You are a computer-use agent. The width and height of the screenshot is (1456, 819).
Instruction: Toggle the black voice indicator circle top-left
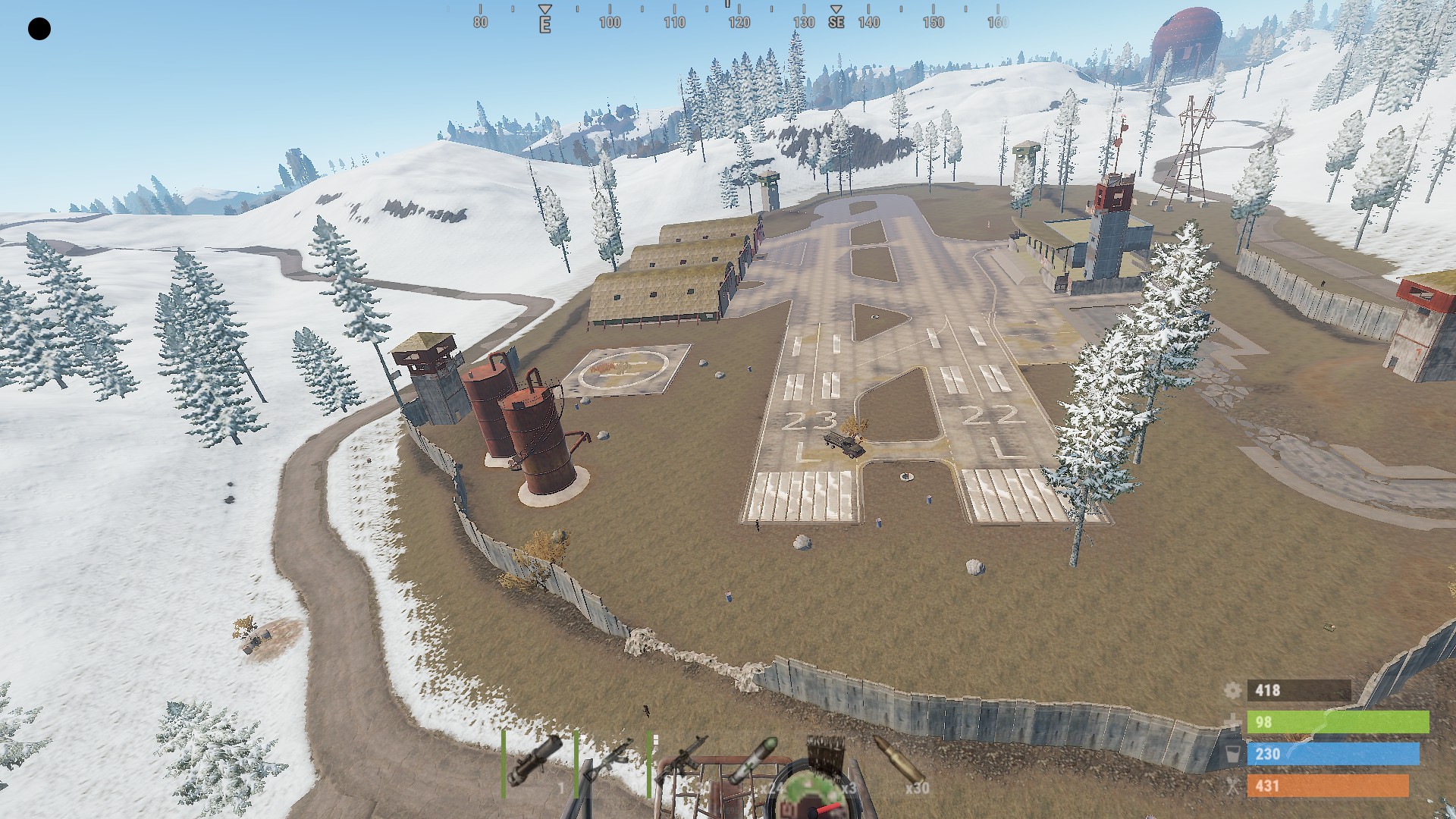(x=39, y=29)
